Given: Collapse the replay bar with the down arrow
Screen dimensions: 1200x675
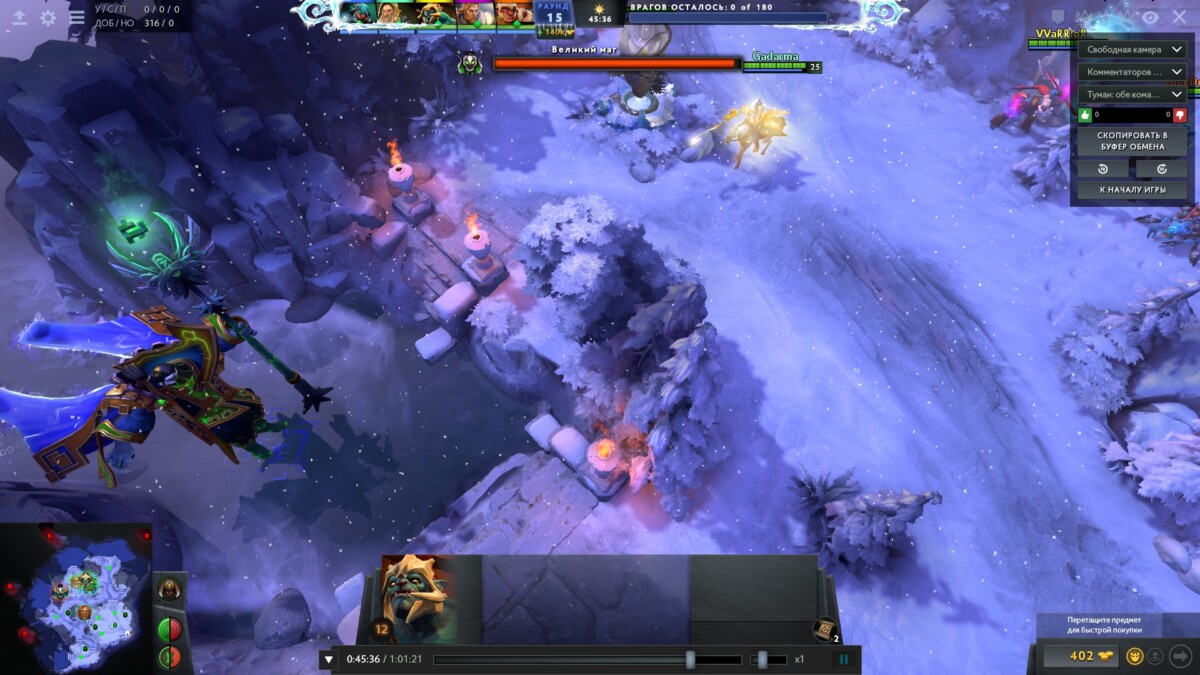Looking at the screenshot, I should click(328, 659).
